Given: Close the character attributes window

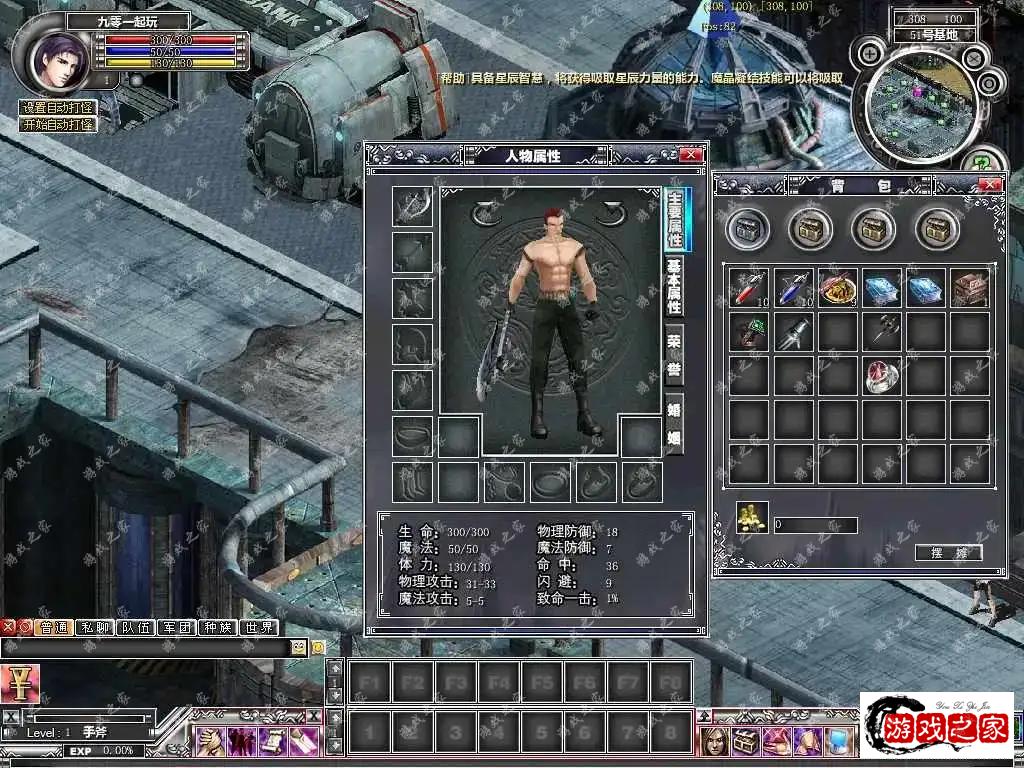Looking at the screenshot, I should click(x=690, y=155).
